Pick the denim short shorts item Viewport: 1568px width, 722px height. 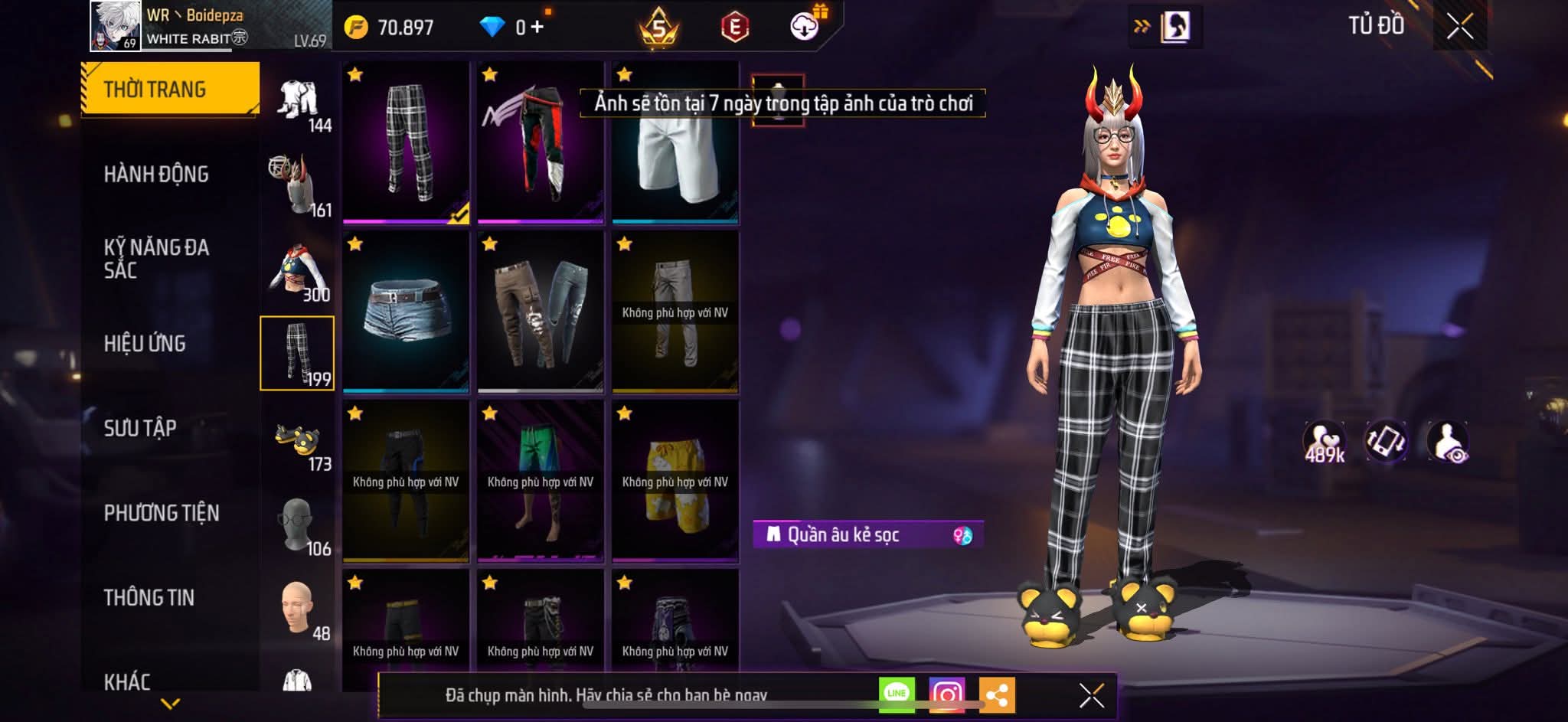(406, 312)
